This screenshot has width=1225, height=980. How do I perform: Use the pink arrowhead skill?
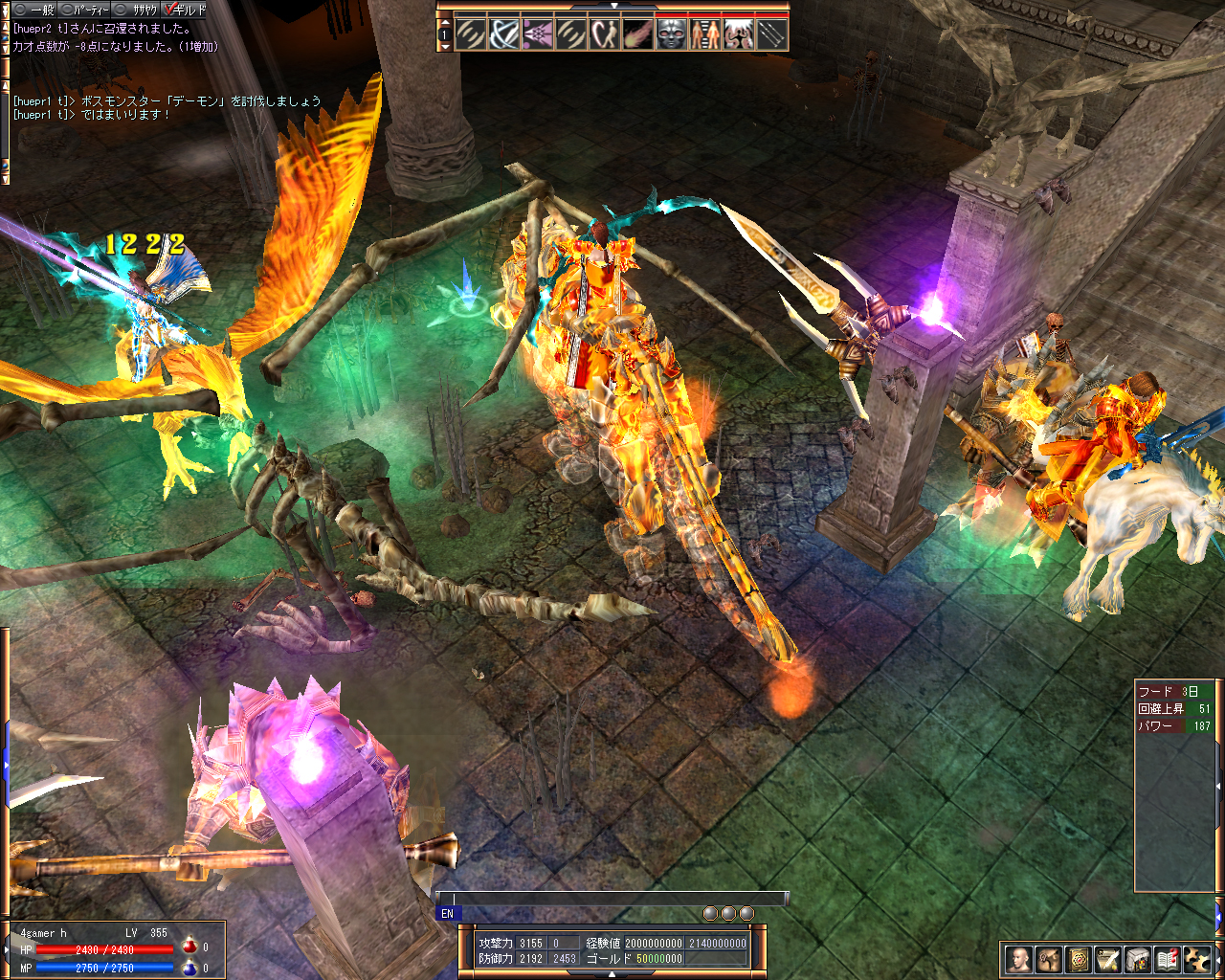538,35
